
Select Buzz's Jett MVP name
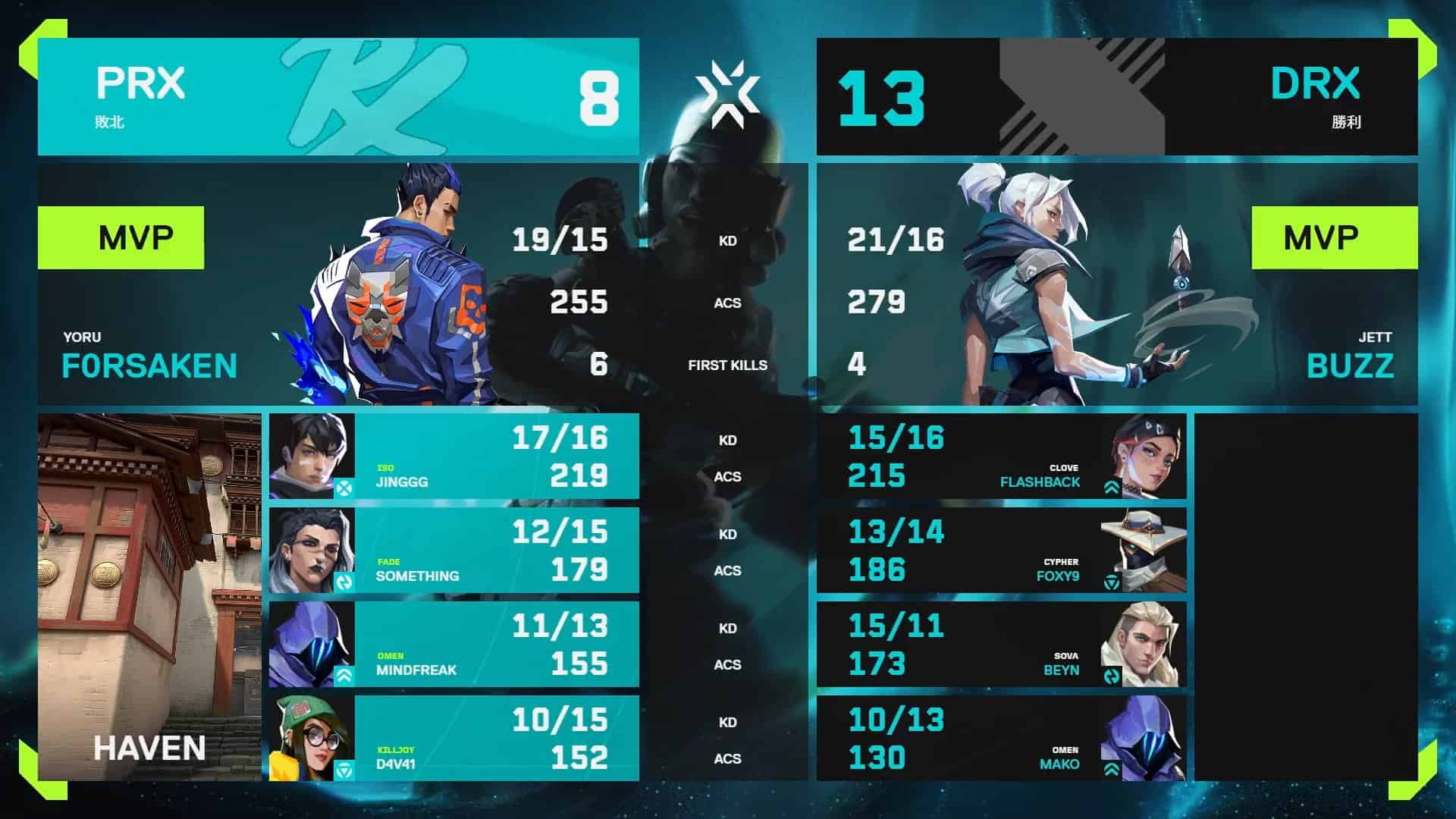1350,366
